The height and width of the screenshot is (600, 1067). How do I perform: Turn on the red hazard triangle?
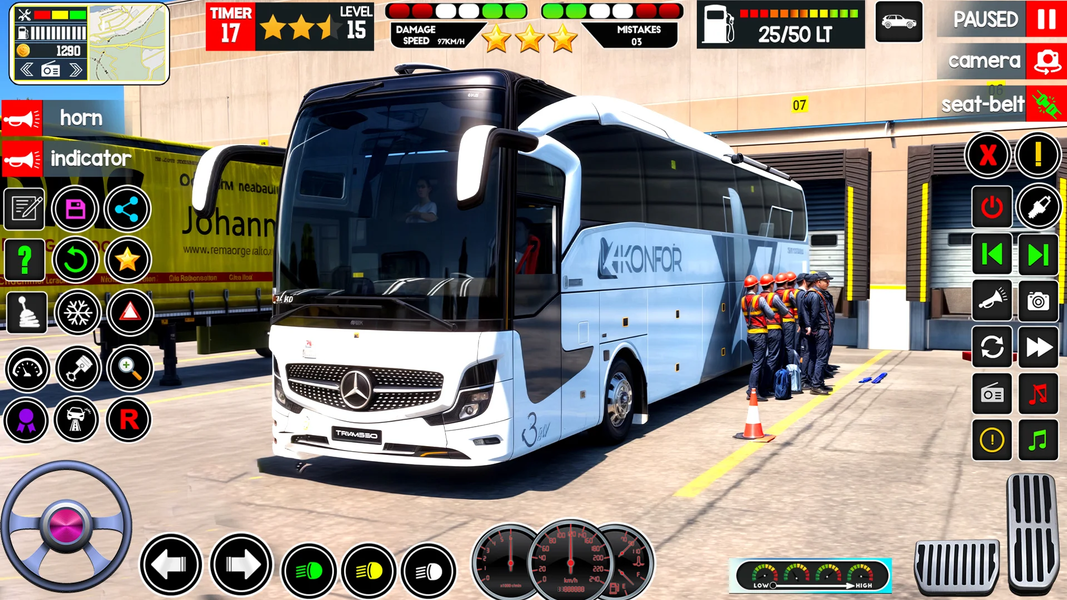coord(128,313)
